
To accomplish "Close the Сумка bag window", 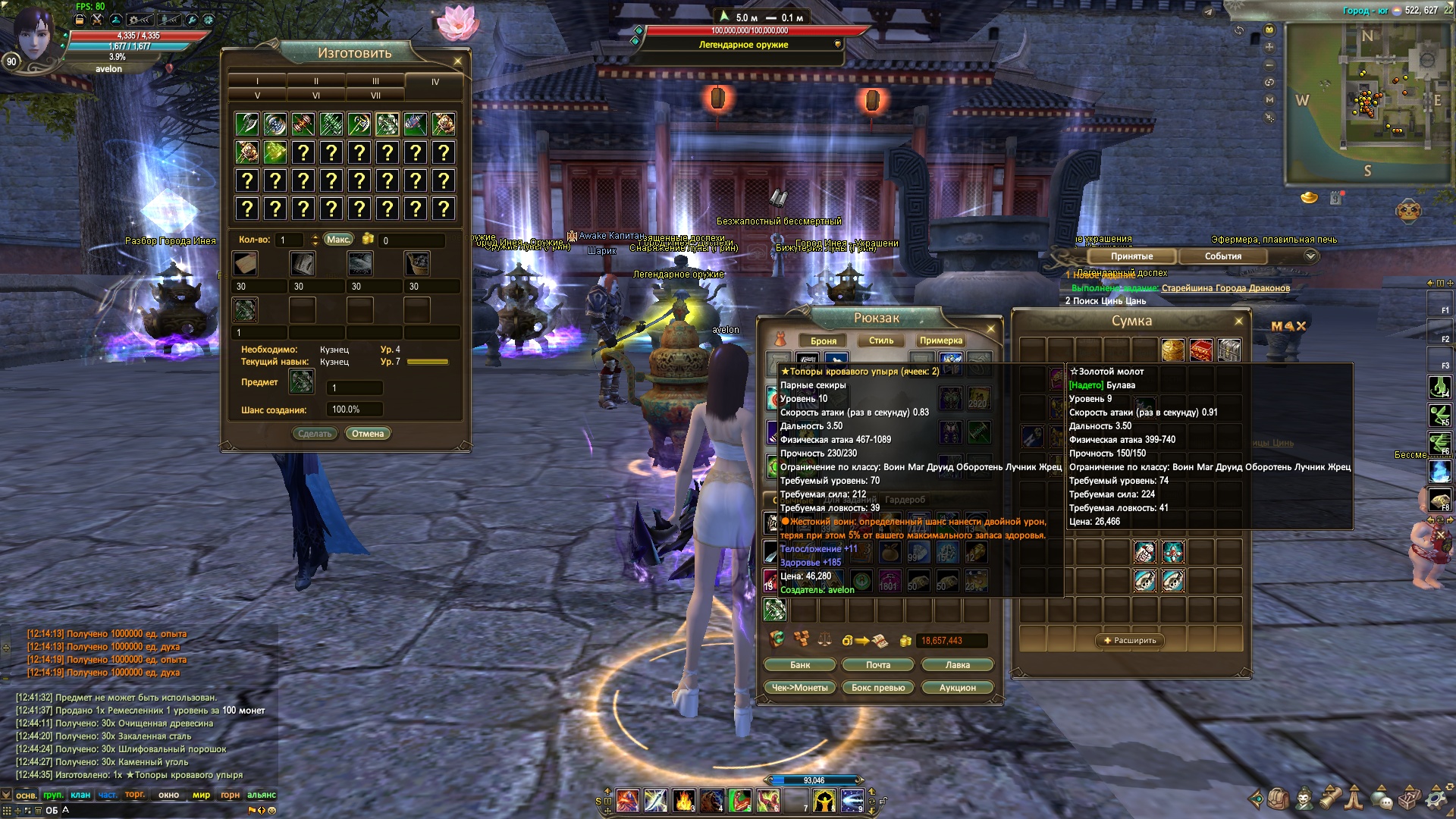I will [x=1238, y=322].
